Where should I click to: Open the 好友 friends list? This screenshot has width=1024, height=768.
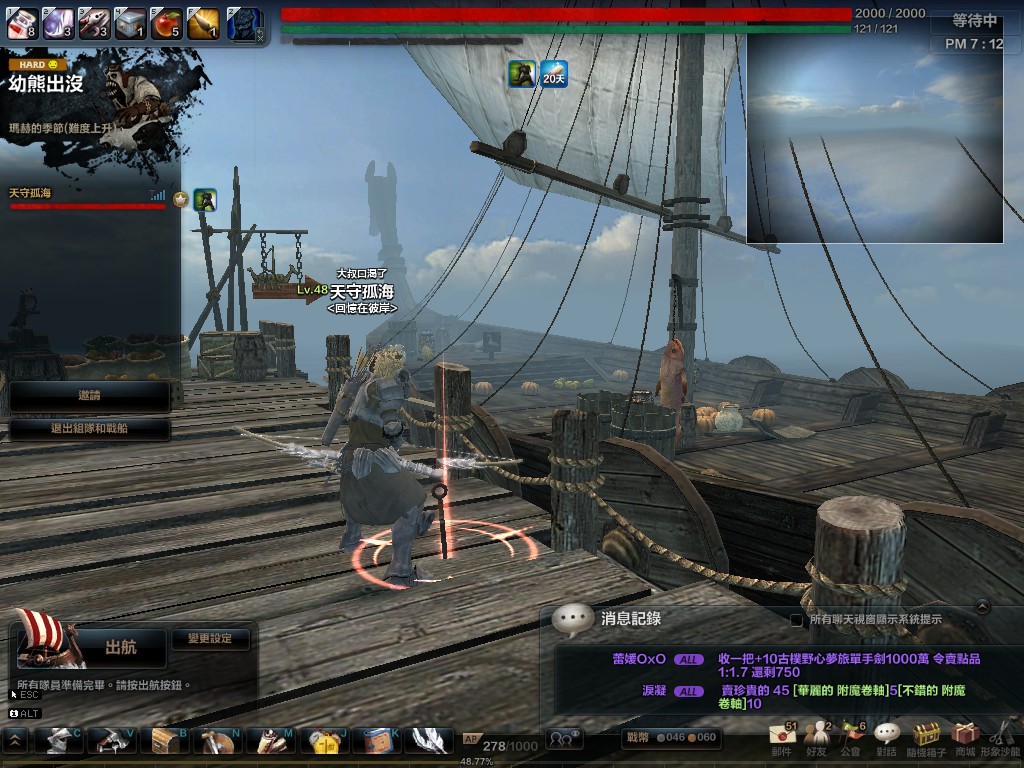coord(818,739)
